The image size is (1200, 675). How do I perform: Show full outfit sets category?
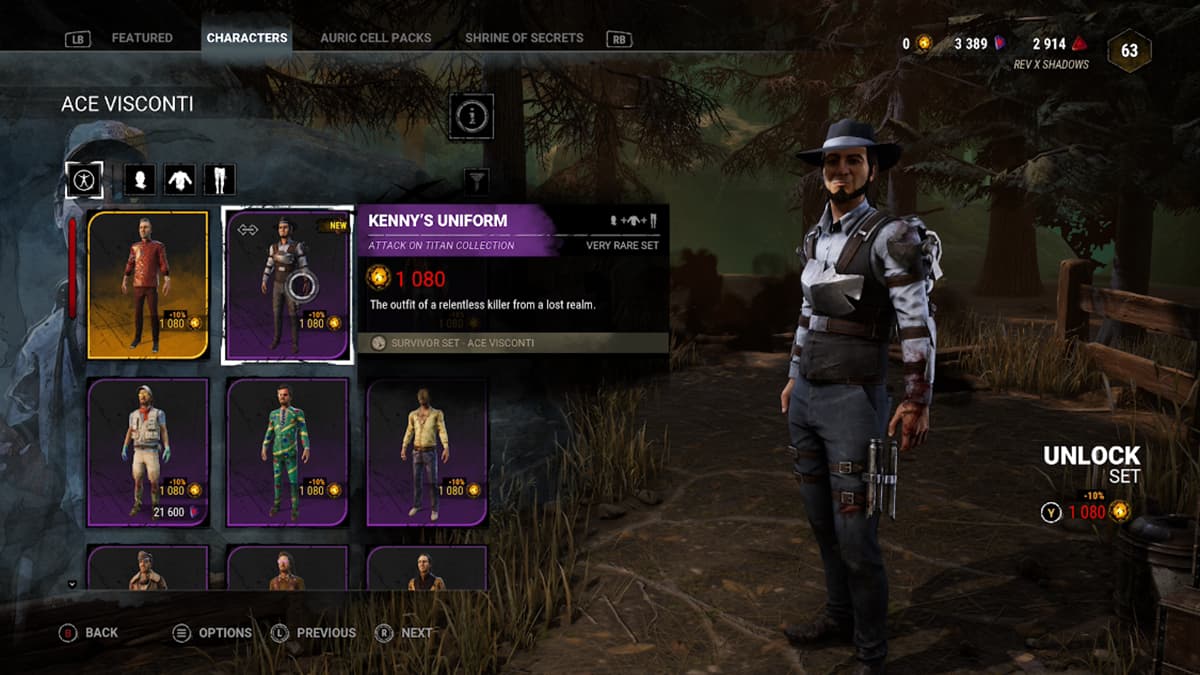pos(84,180)
